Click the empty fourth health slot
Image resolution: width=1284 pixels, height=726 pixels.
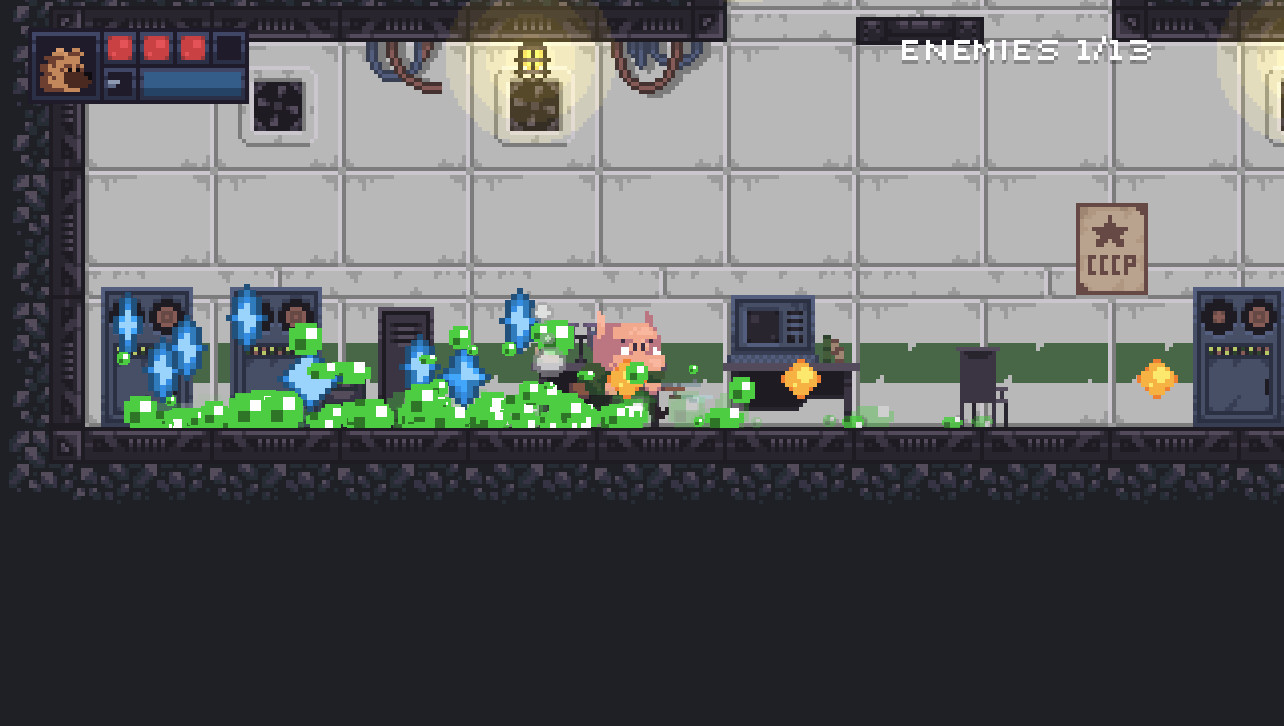tap(230, 47)
